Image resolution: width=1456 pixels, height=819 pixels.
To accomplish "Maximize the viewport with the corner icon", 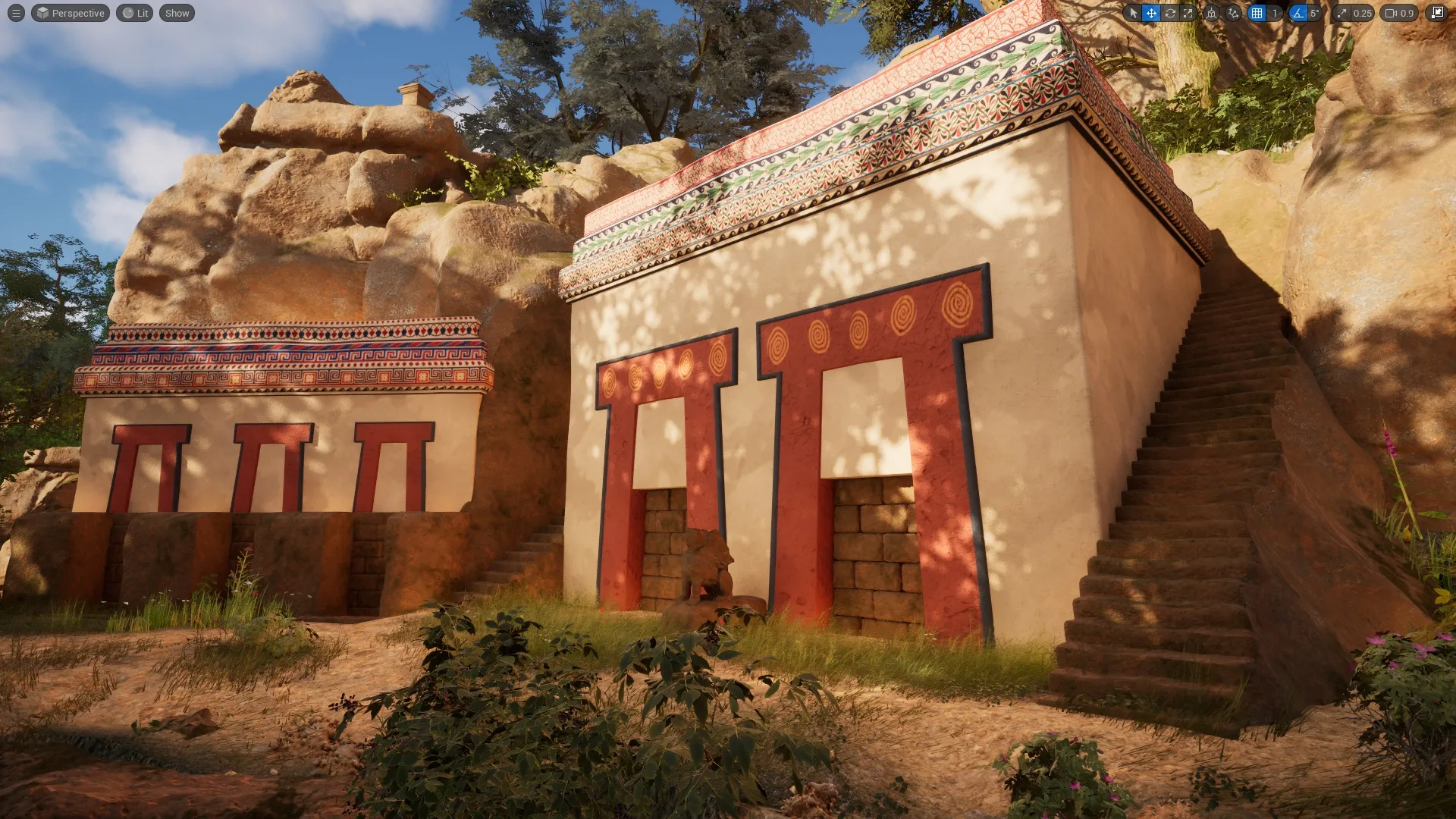I will coord(1437,13).
